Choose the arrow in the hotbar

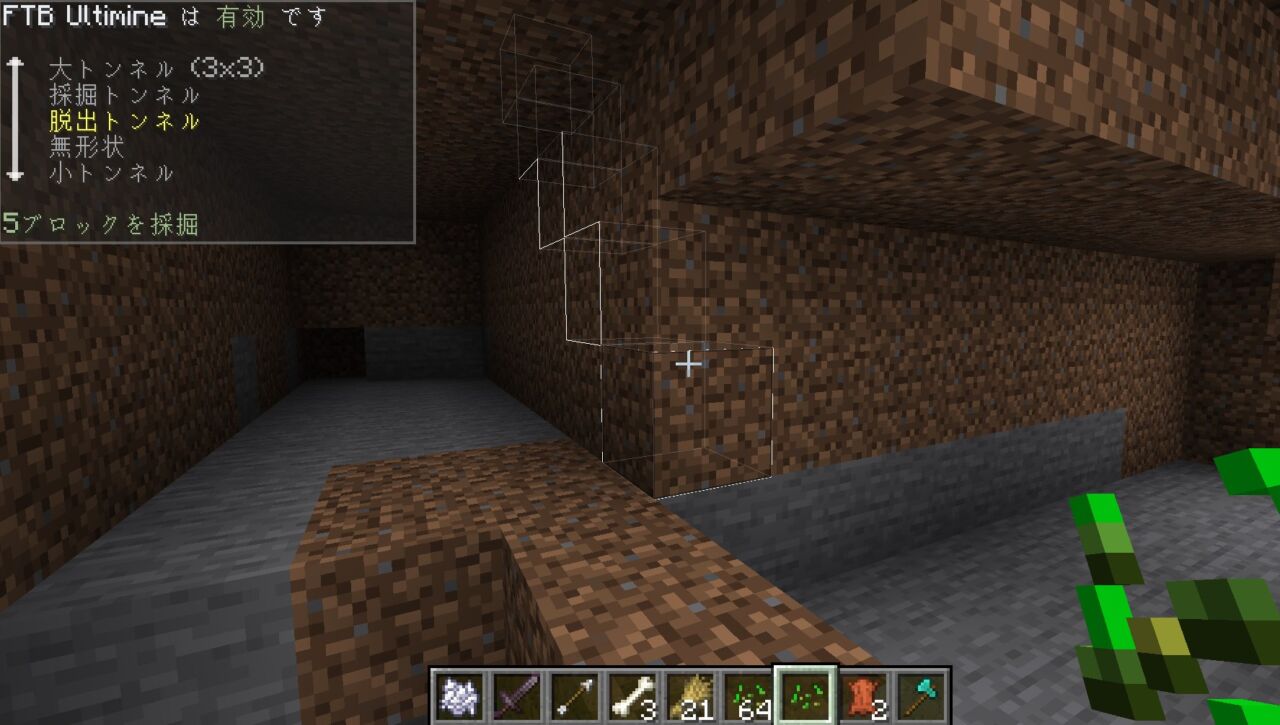point(575,694)
